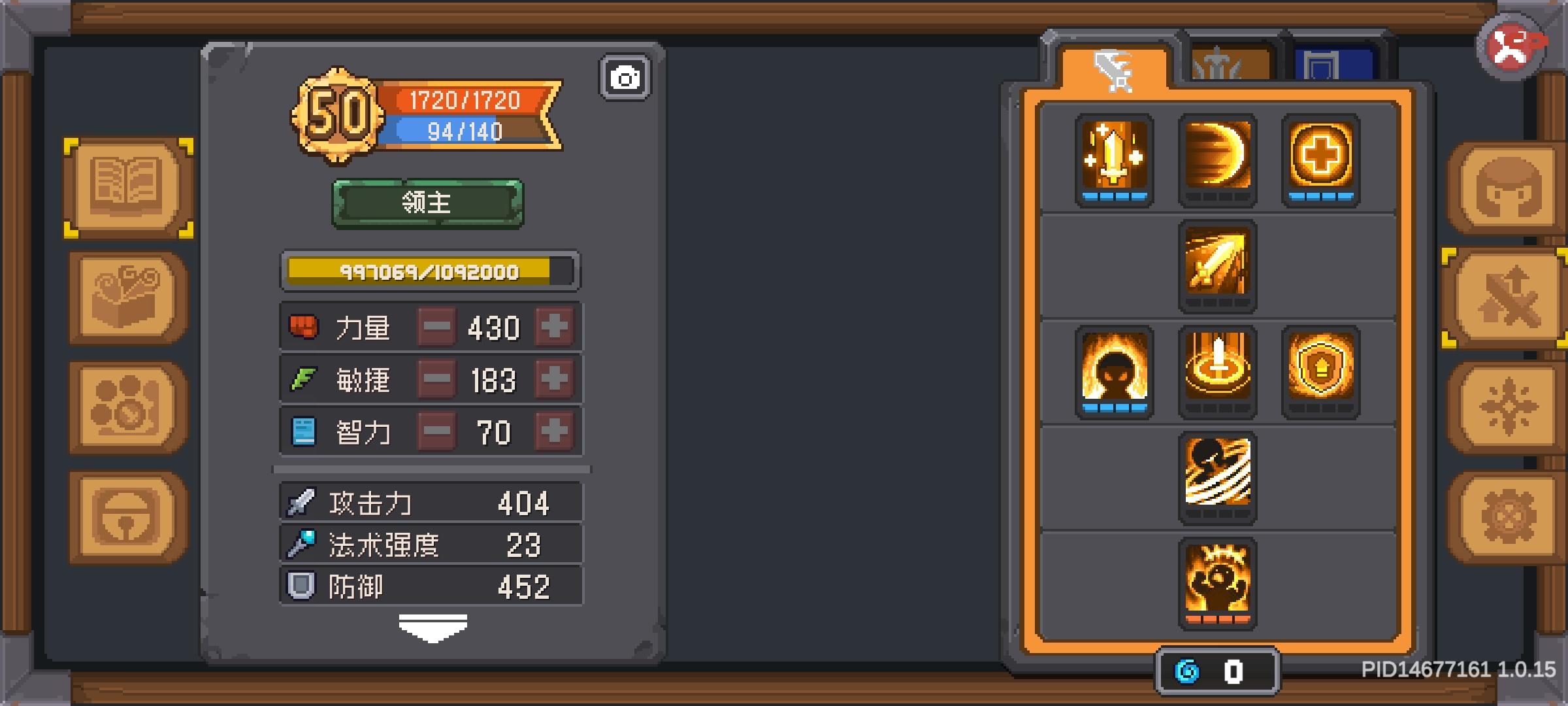Open the golden cross healing skill
The width and height of the screenshot is (1568, 706).
(x=1321, y=159)
